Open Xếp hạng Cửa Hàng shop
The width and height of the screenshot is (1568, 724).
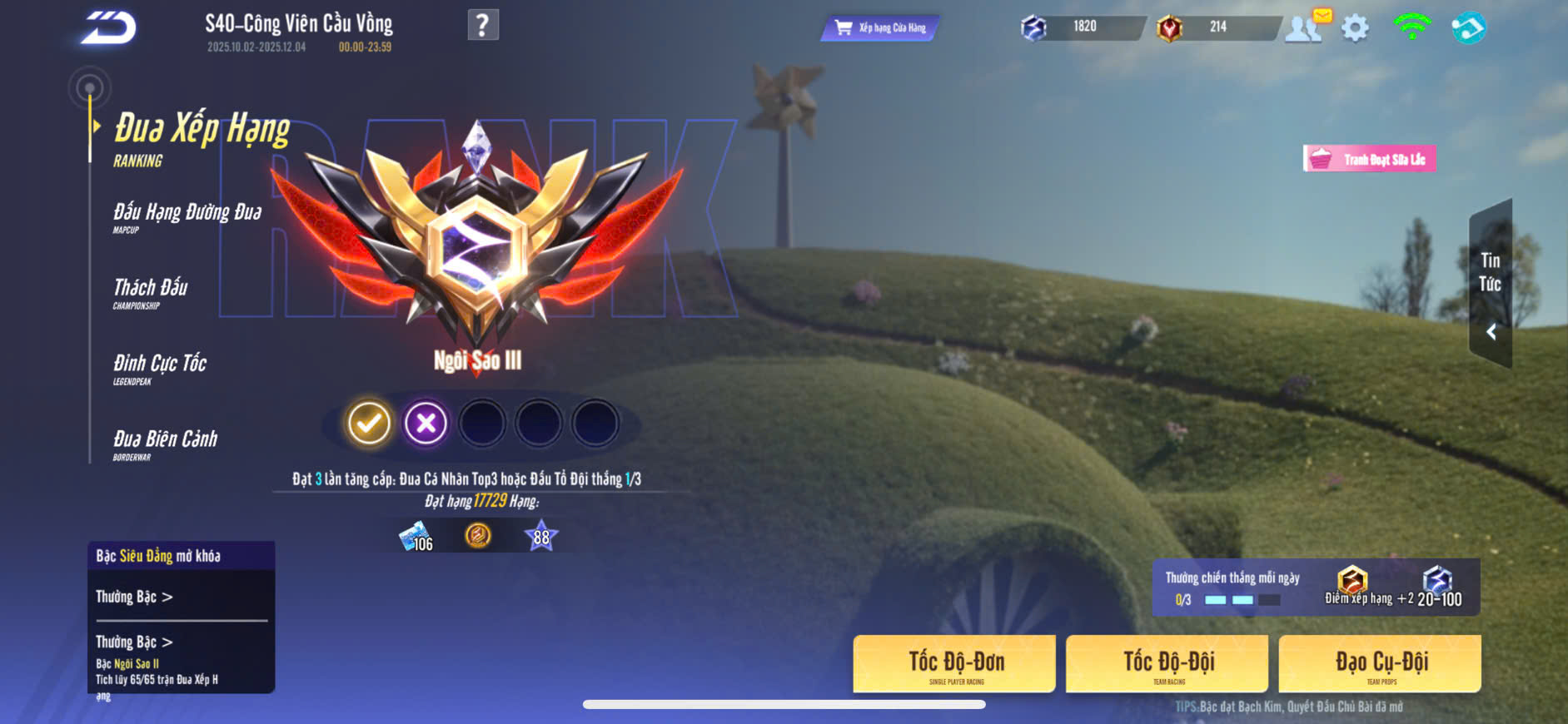pos(880,28)
